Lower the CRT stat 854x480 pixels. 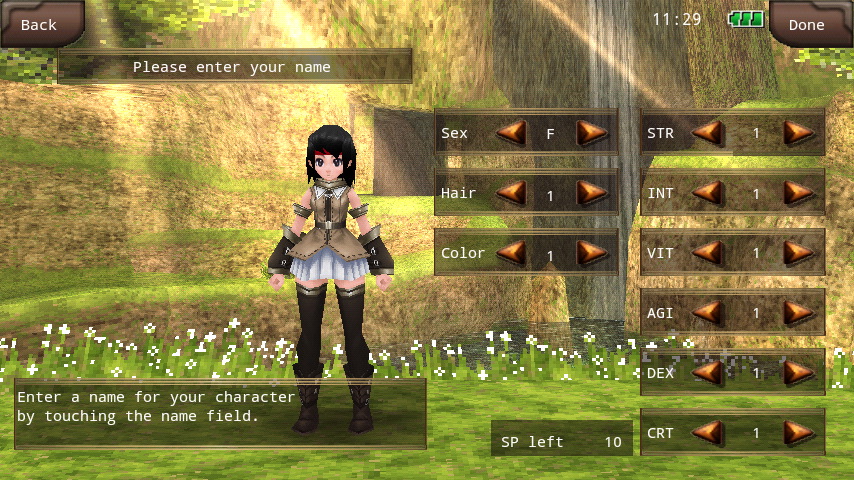pos(708,432)
